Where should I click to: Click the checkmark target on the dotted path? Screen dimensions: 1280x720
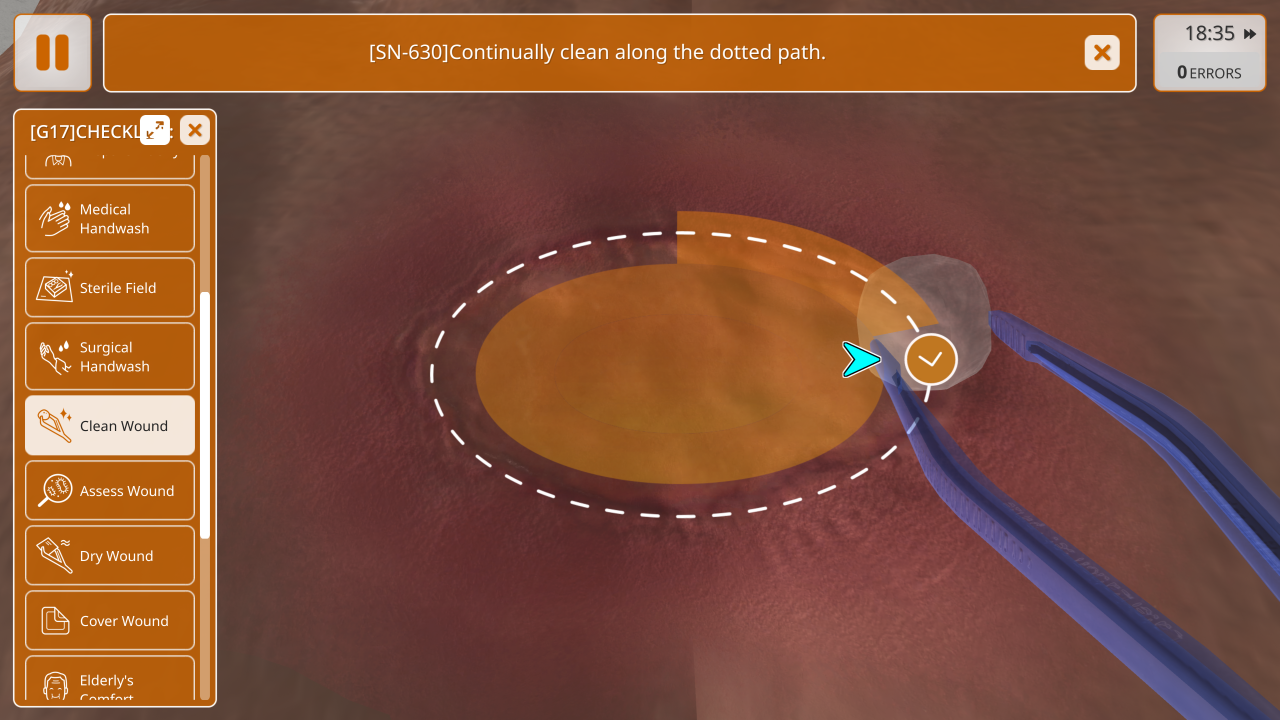pos(931,360)
